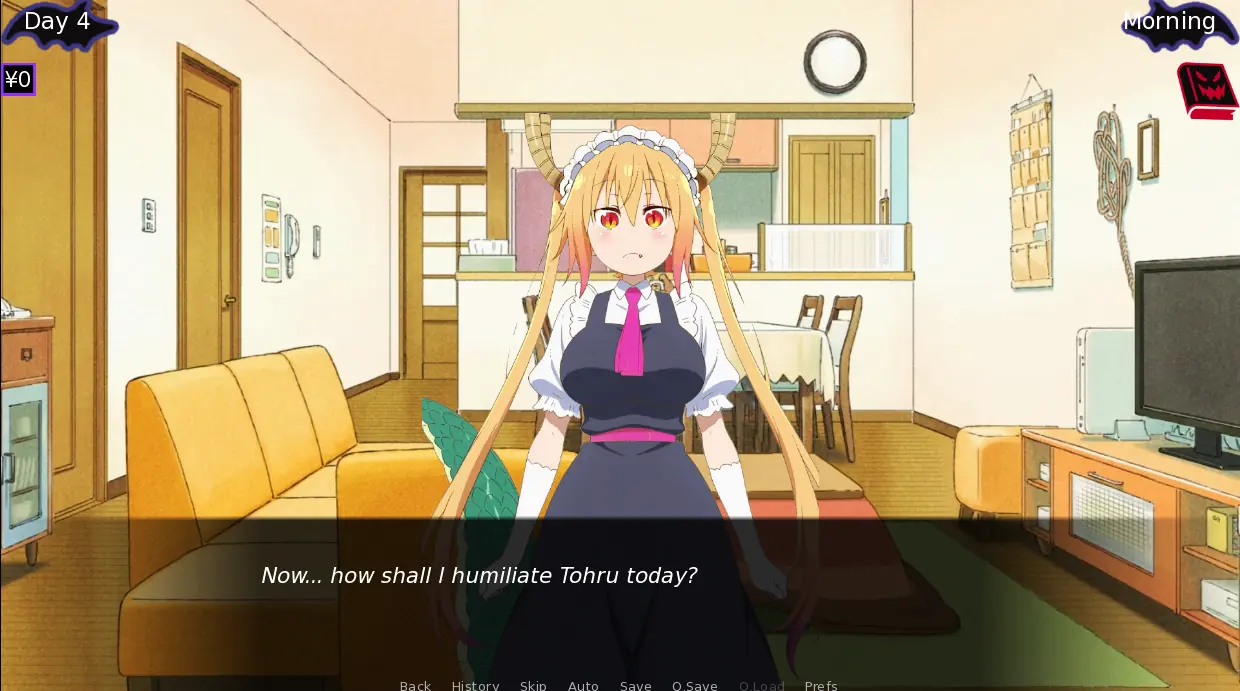Toggle Auto dialogue advance
The height and width of the screenshot is (691, 1240).
pyautogui.click(x=583, y=685)
